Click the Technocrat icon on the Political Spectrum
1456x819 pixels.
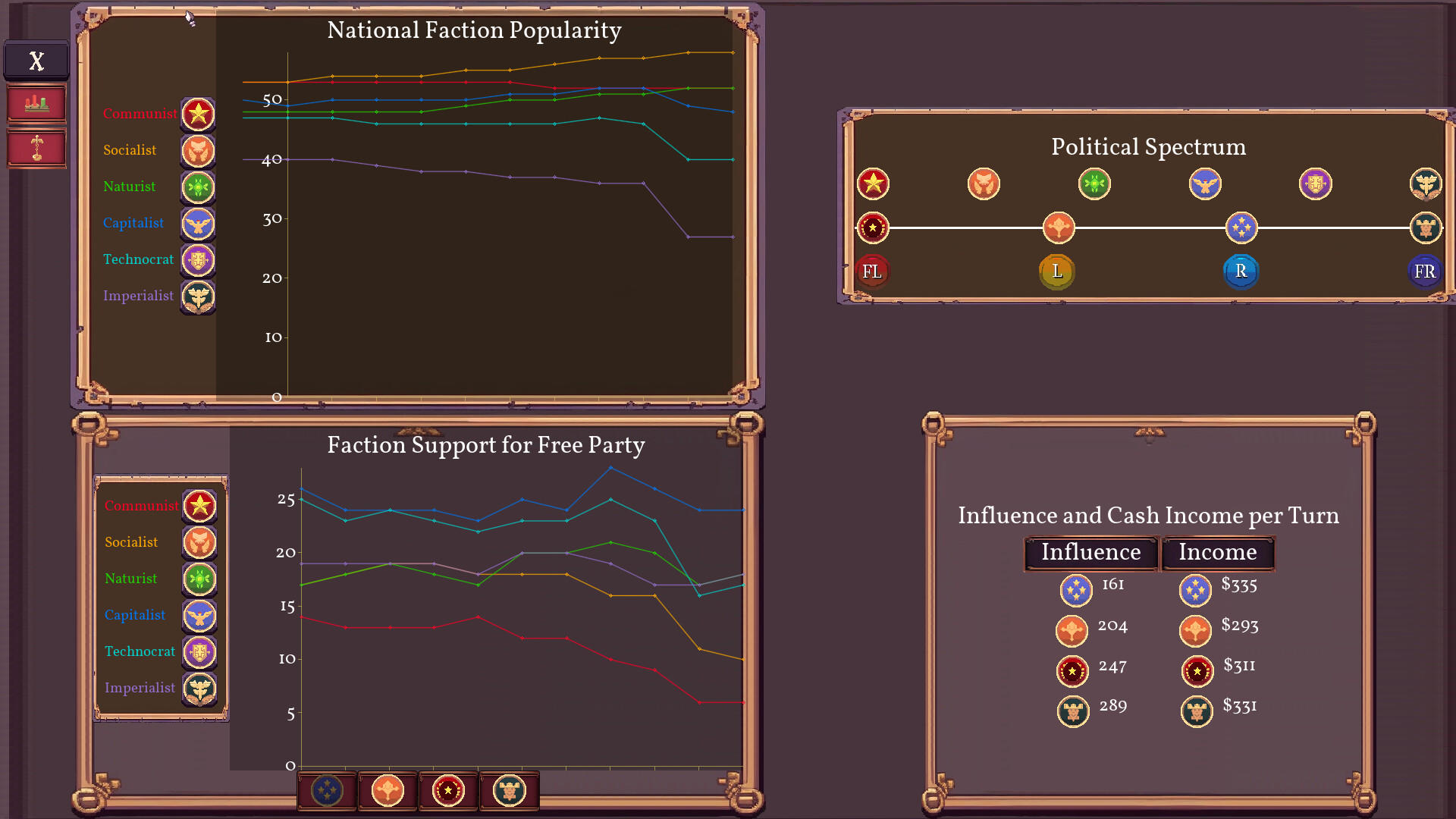tap(1316, 184)
